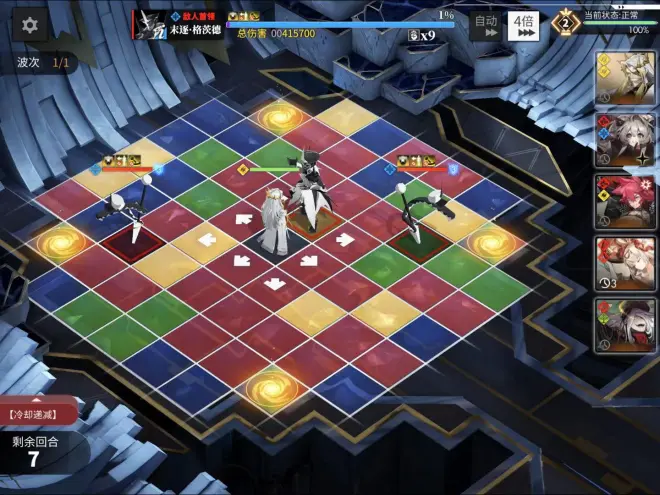The height and width of the screenshot is (495, 660).
Task: Move to the tile with the right arrow
Action: (x=345, y=239)
